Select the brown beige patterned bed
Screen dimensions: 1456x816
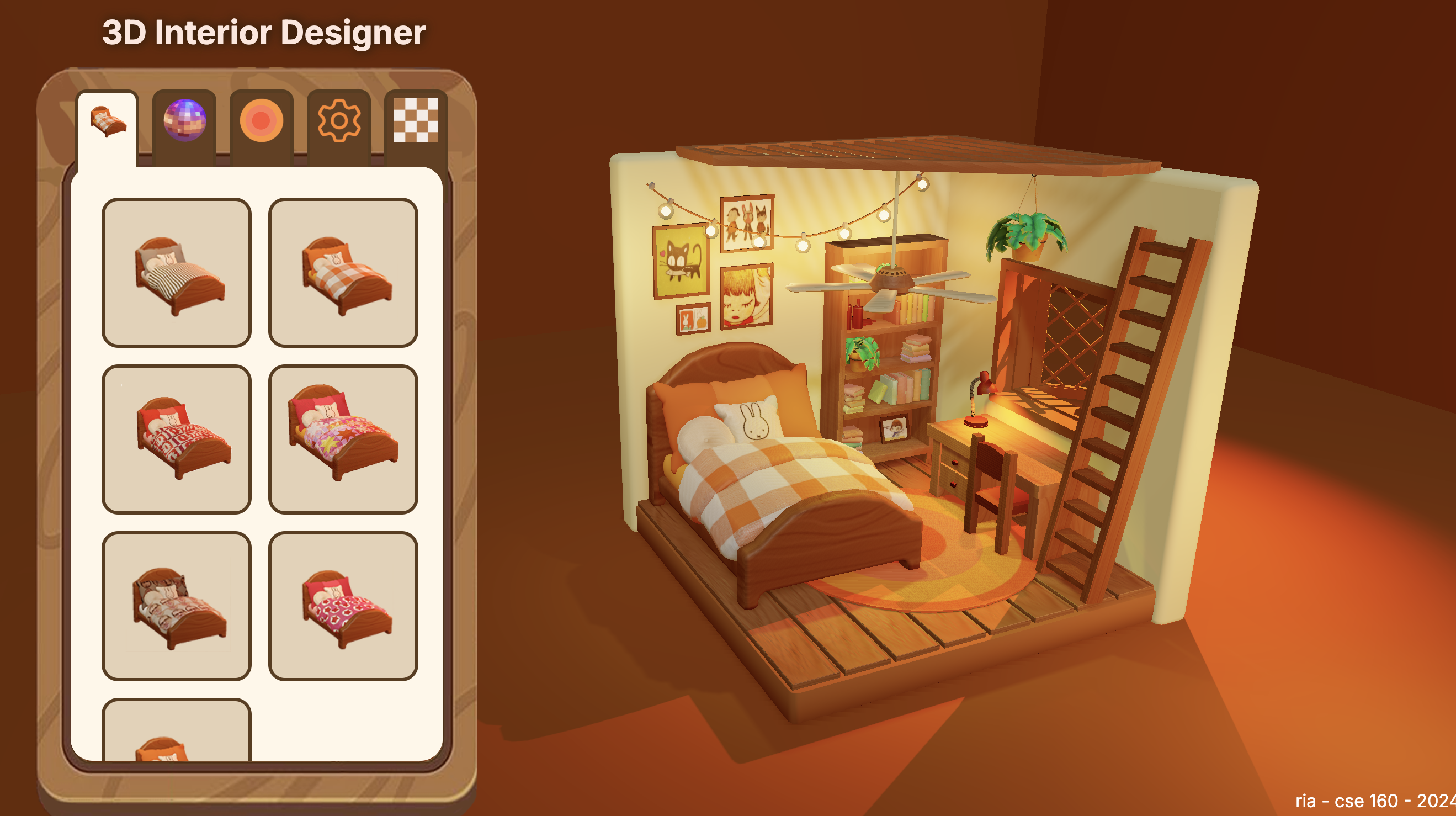click(177, 606)
